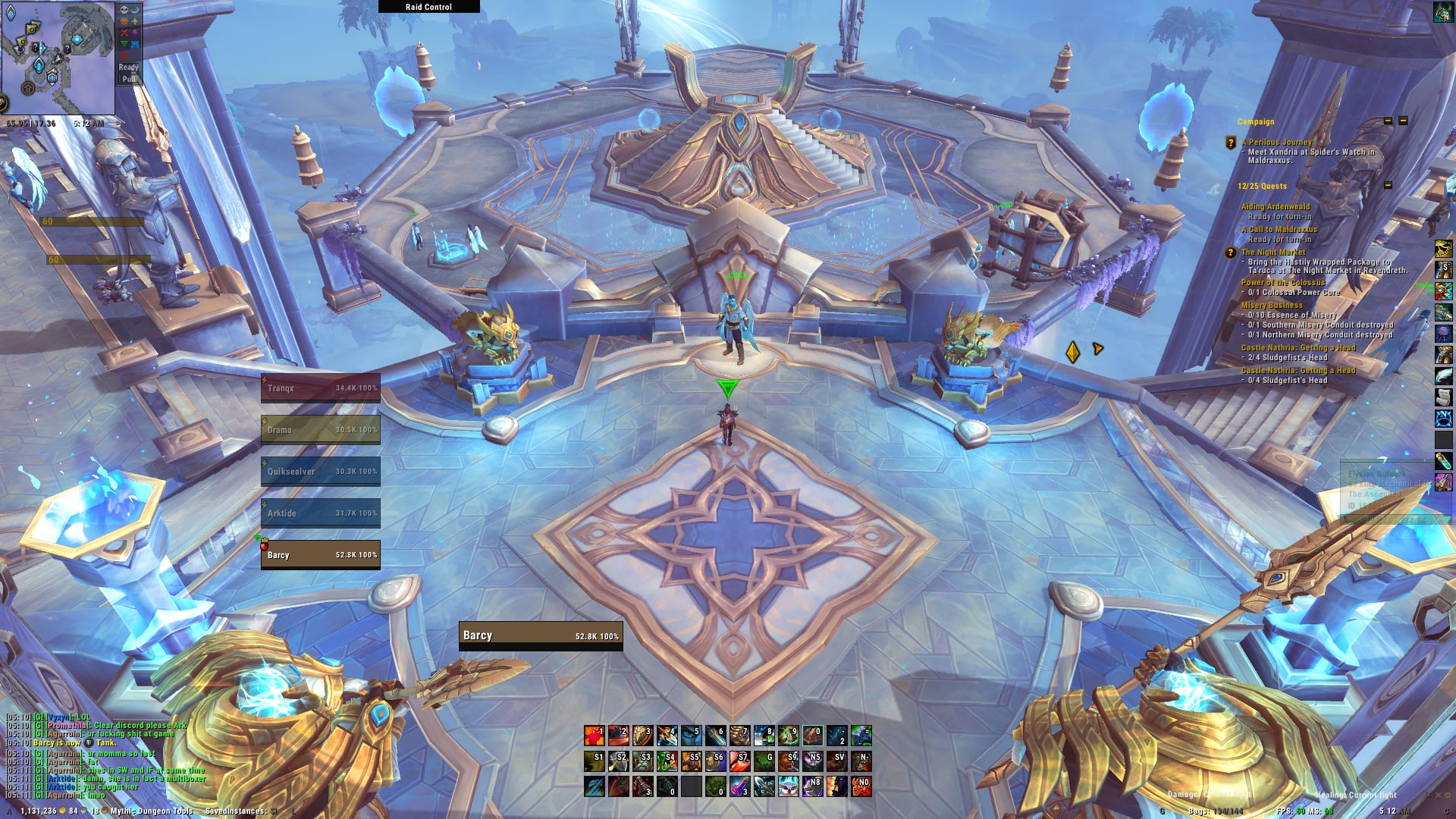The height and width of the screenshot is (819, 1456).
Task: Click the Raid Control header
Action: (x=428, y=7)
